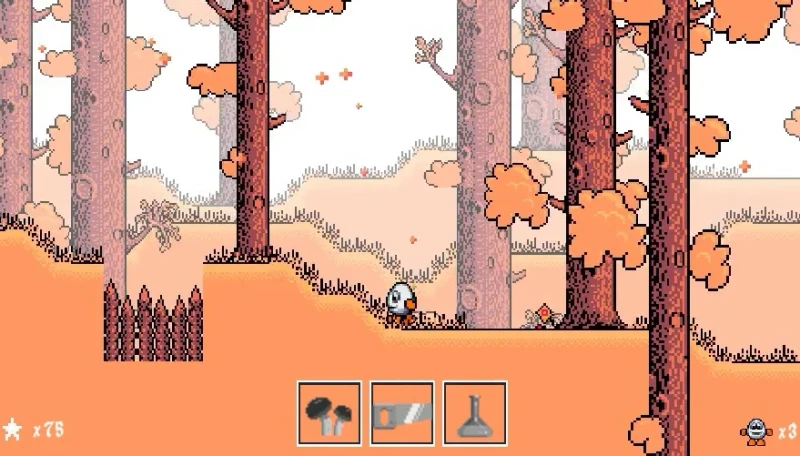This screenshot has height=456, width=800.
Task: Choose the hand saw inventory slot
Action: coord(402,413)
